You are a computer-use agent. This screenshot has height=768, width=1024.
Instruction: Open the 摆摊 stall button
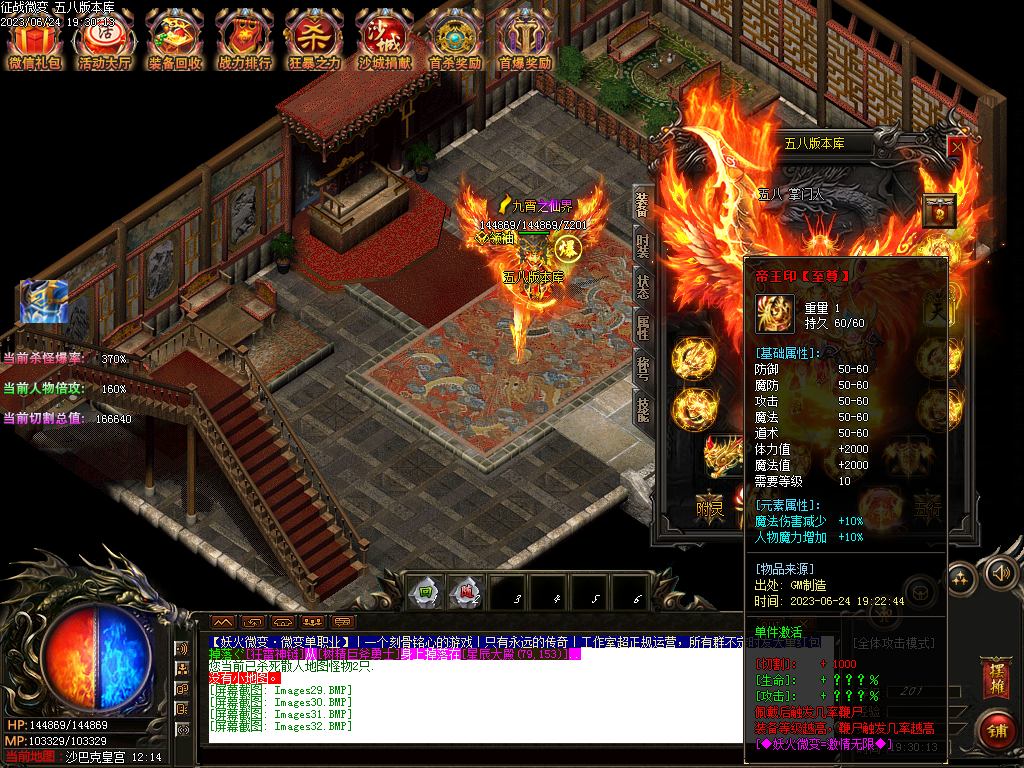[x=995, y=678]
